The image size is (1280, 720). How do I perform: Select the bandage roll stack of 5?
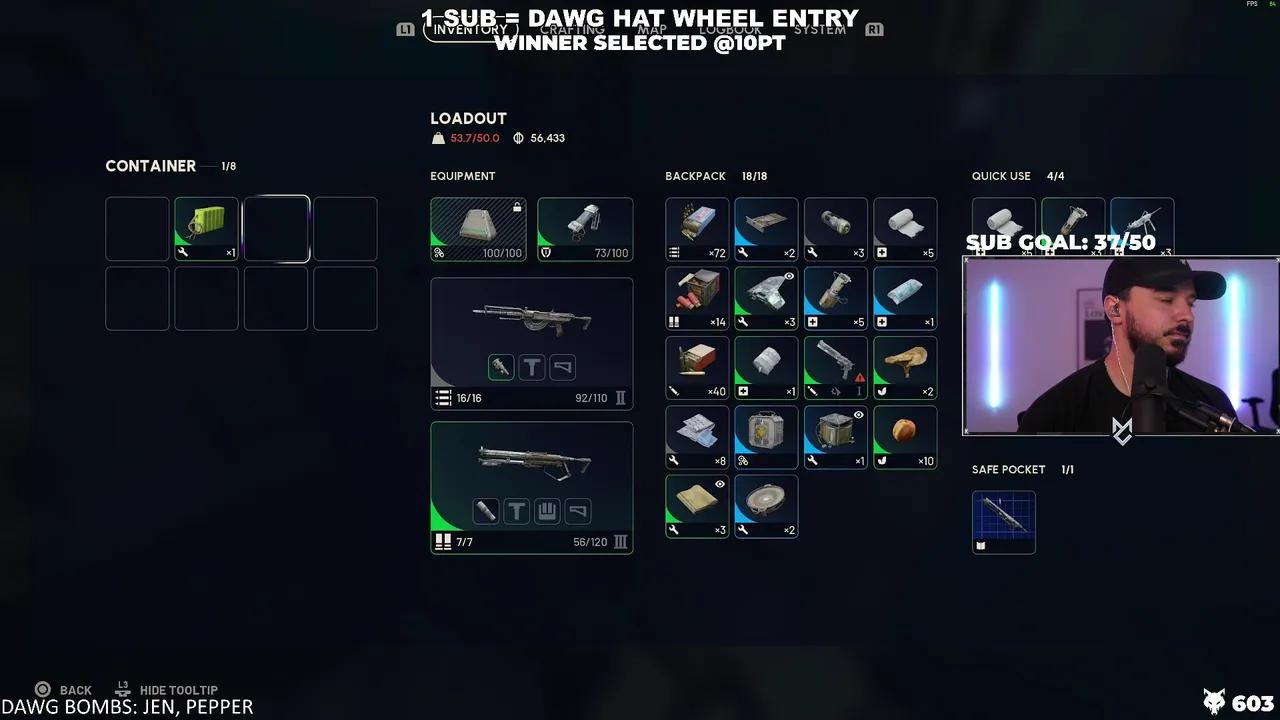(x=905, y=229)
